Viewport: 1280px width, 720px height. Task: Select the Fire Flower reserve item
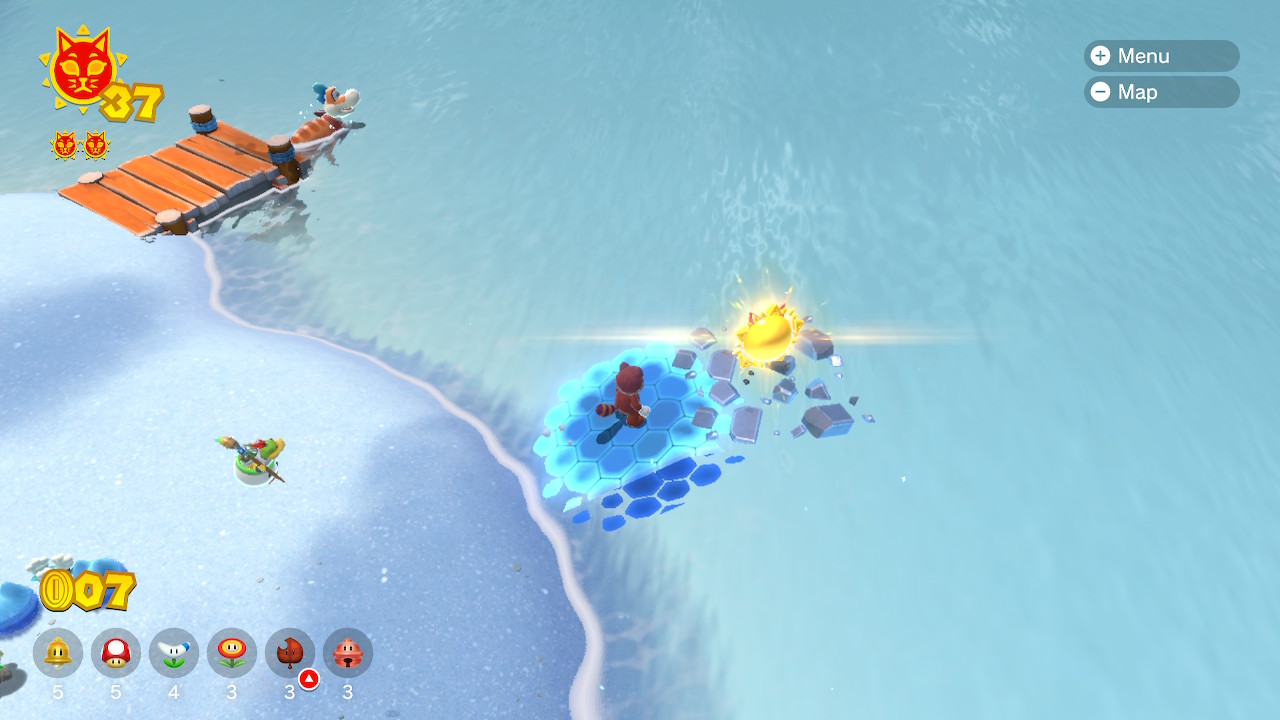(x=232, y=653)
